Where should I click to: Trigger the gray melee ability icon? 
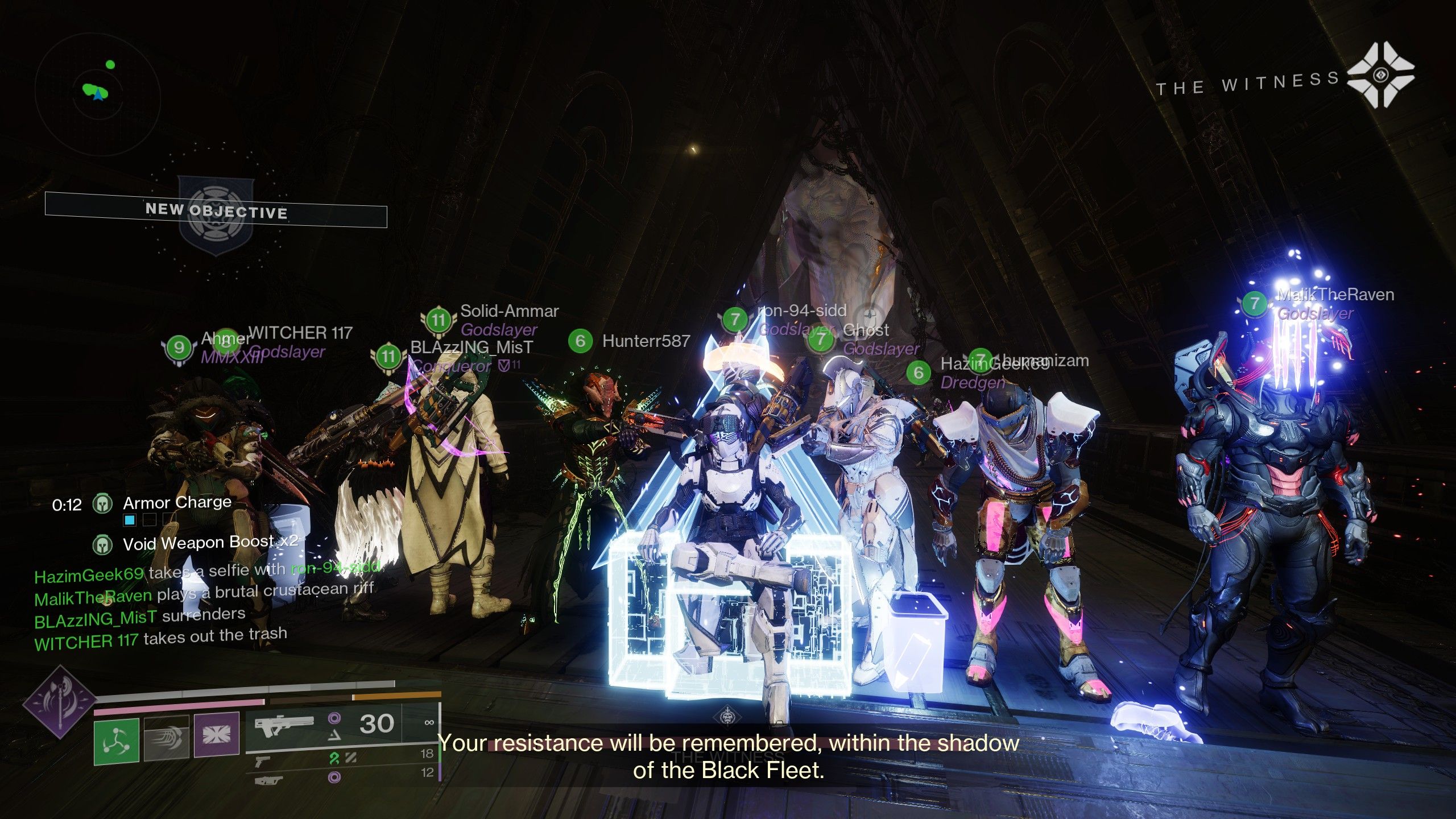tap(167, 738)
